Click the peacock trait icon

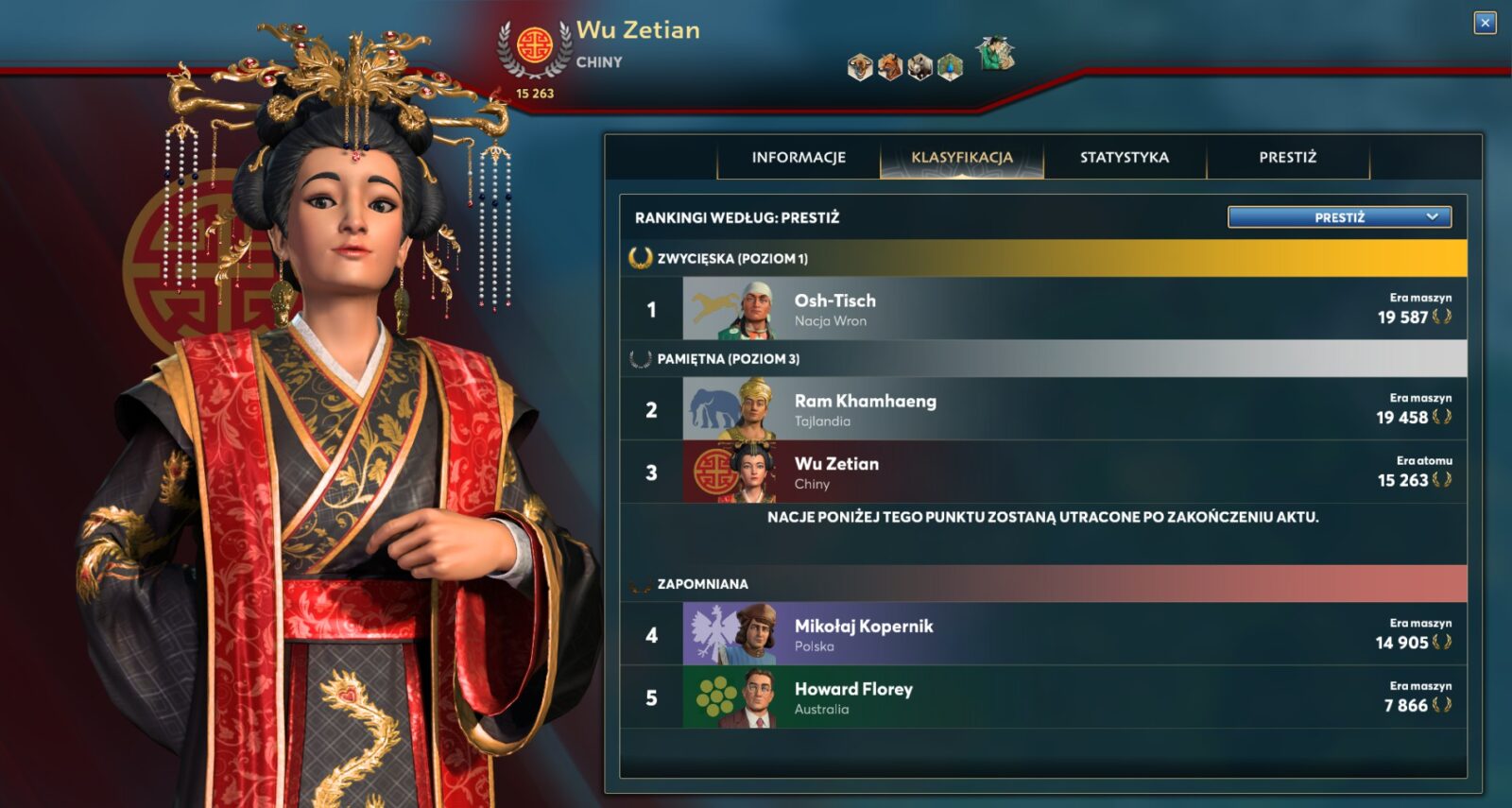(951, 68)
